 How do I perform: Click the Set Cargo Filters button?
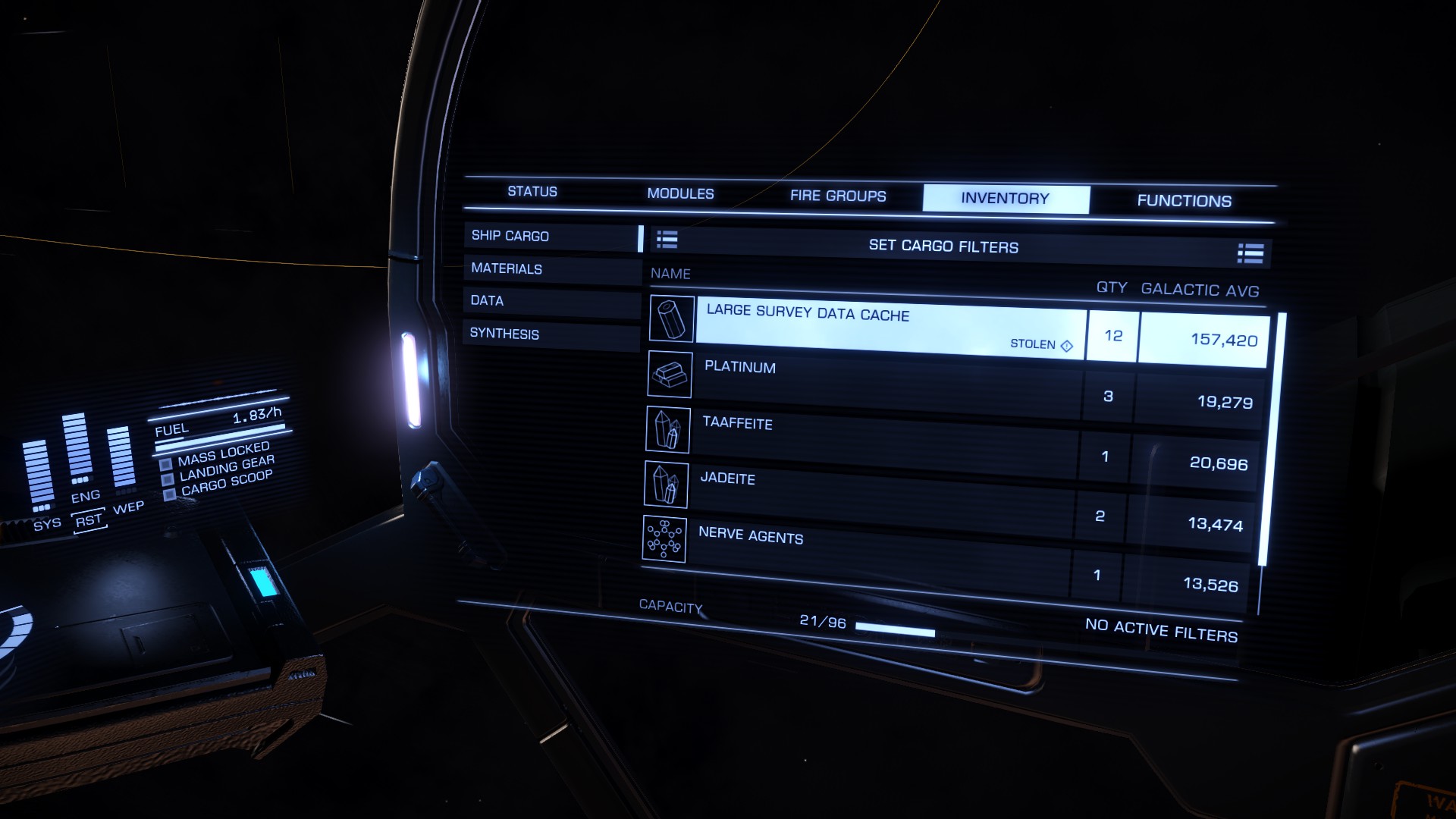pyautogui.click(x=943, y=246)
